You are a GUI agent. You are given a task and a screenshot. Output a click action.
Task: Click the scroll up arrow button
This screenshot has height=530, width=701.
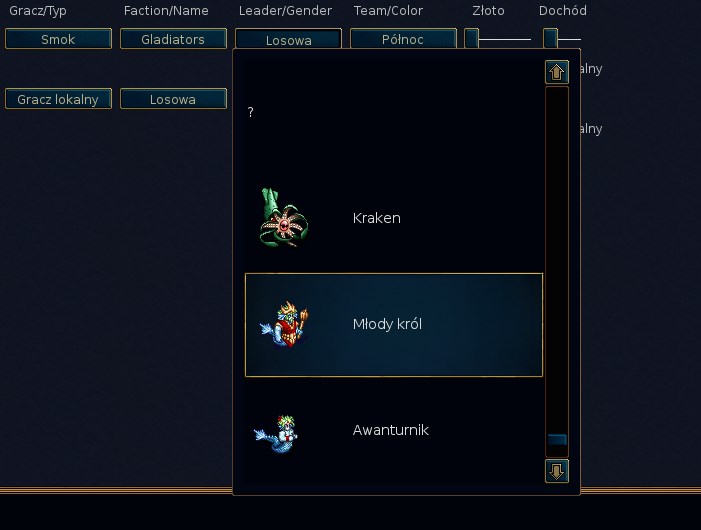coord(557,72)
